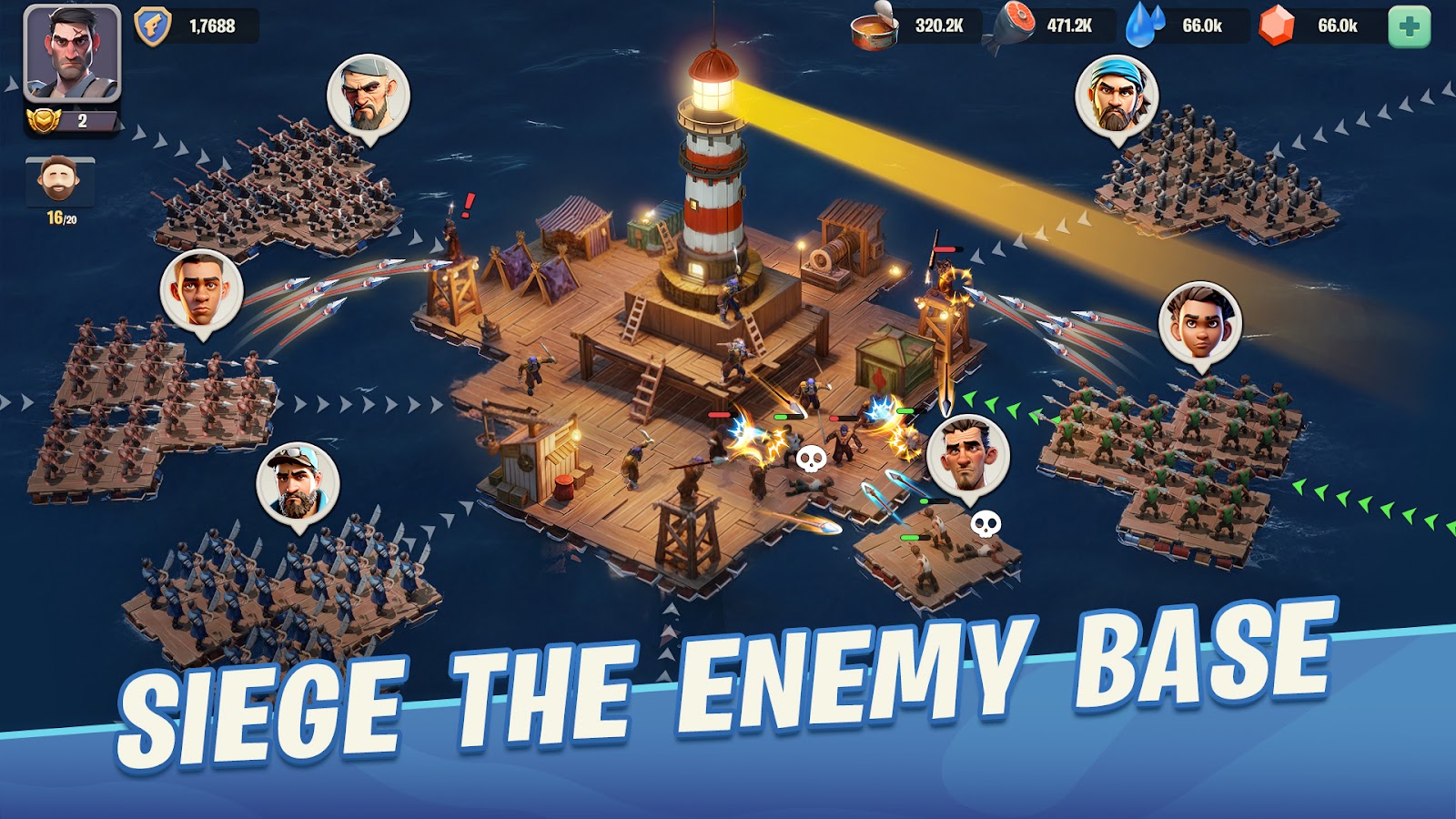Open the player profile portrait
Image resolution: width=1456 pixels, height=819 pixels.
(71, 53)
